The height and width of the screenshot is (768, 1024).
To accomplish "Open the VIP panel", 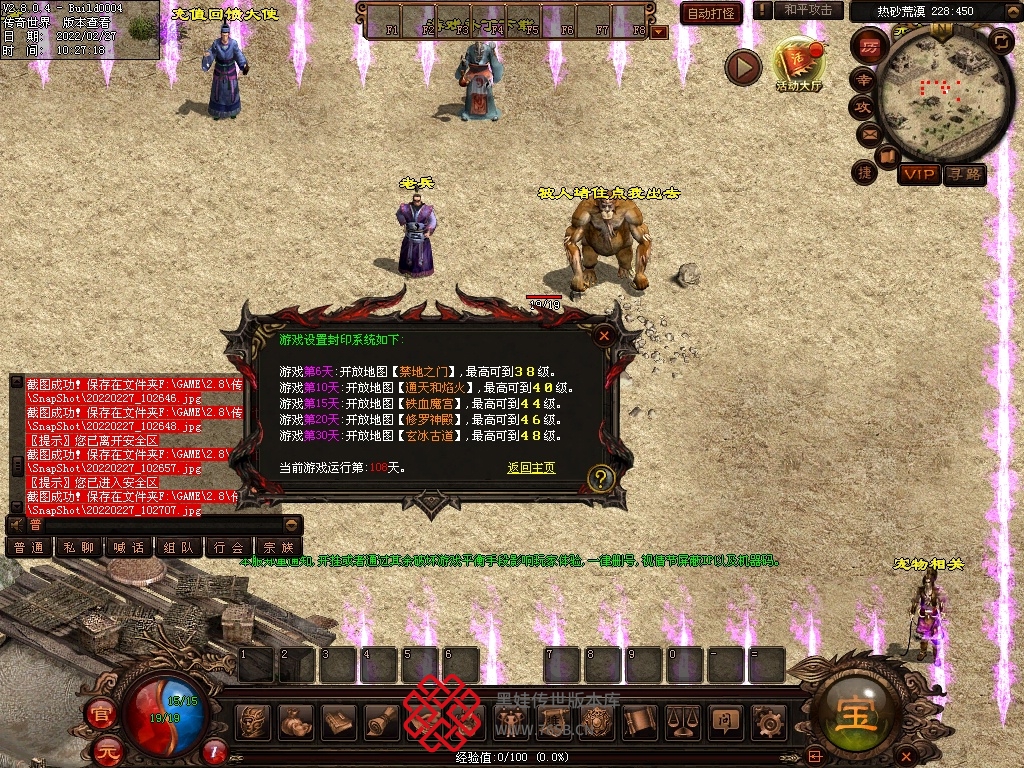I will [918, 175].
